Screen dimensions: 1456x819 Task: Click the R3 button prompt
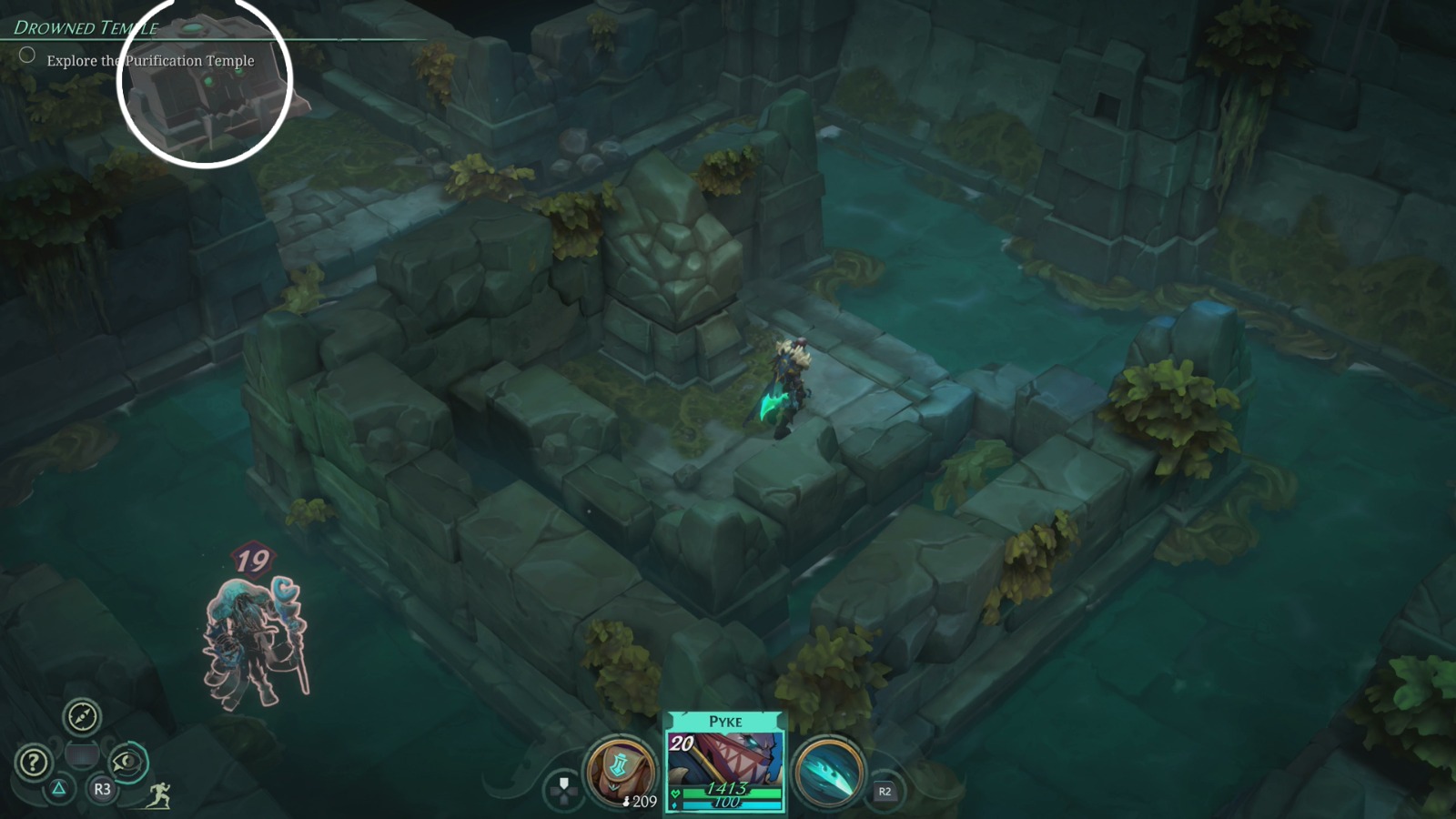point(100,788)
